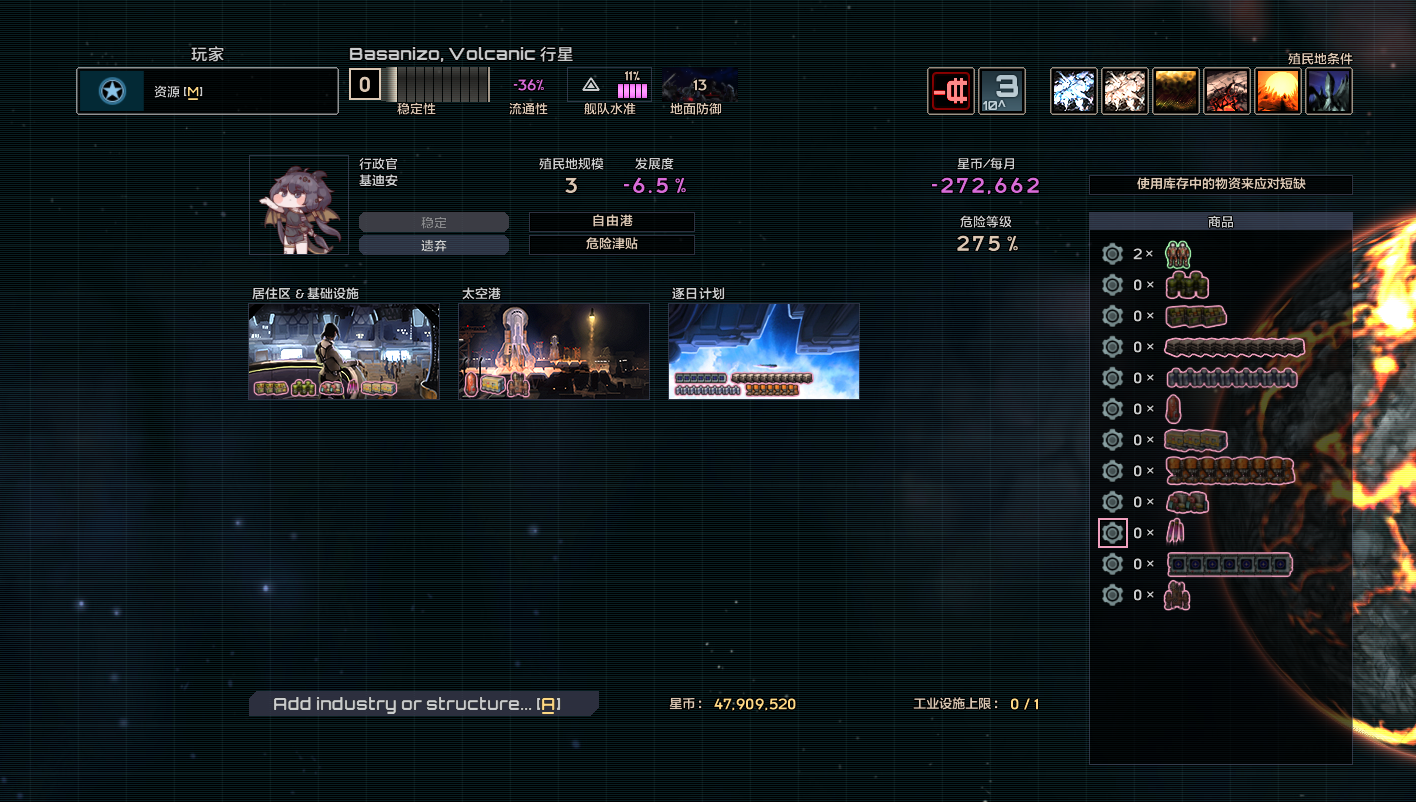Click the highlighted pink gear in commodity list
Viewport: 1416px width, 802px height.
pos(1112,533)
